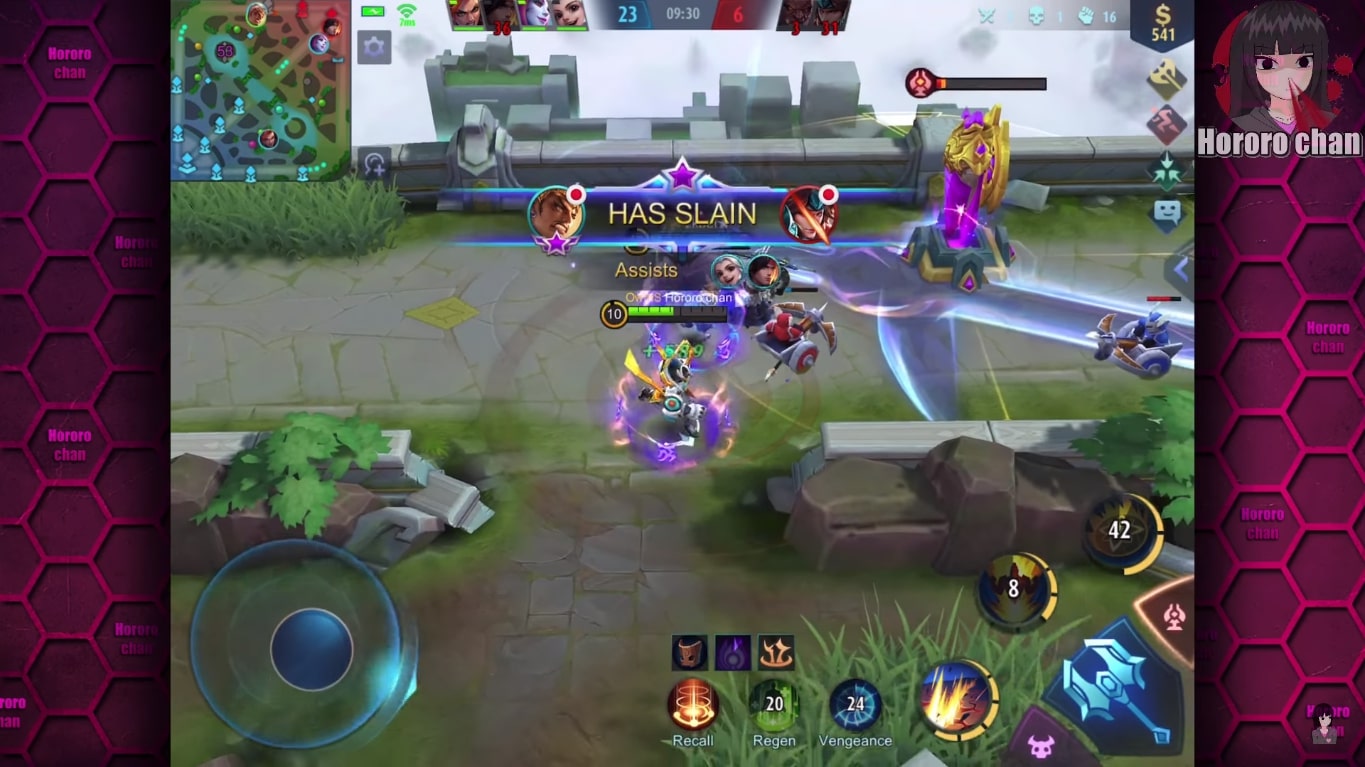The image size is (1365, 767).
Task: Use the Regen healing skill
Action: click(x=773, y=703)
